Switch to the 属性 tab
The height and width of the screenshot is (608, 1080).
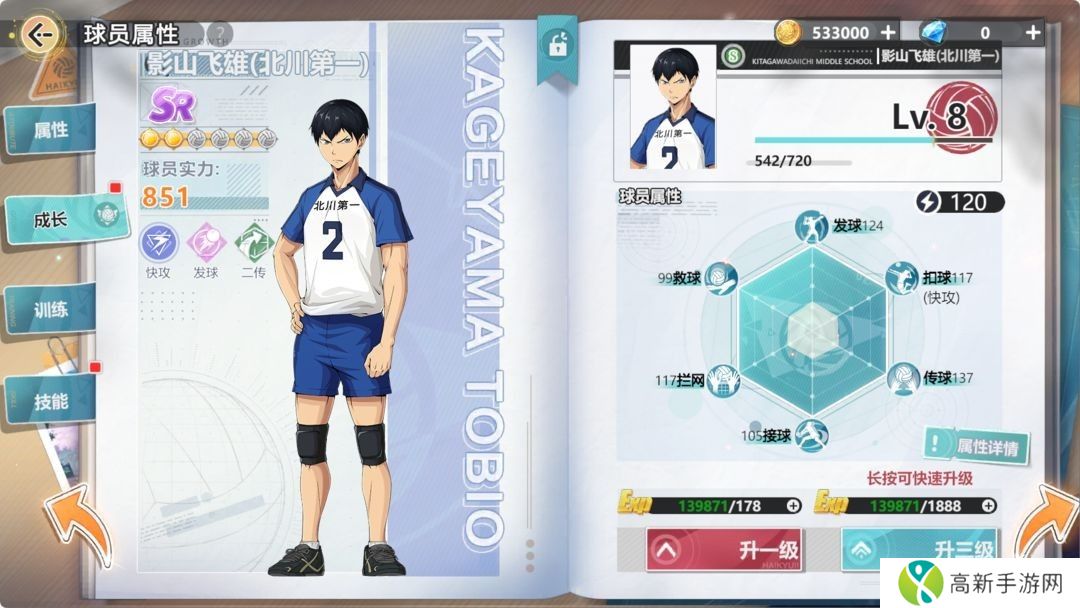click(x=52, y=130)
